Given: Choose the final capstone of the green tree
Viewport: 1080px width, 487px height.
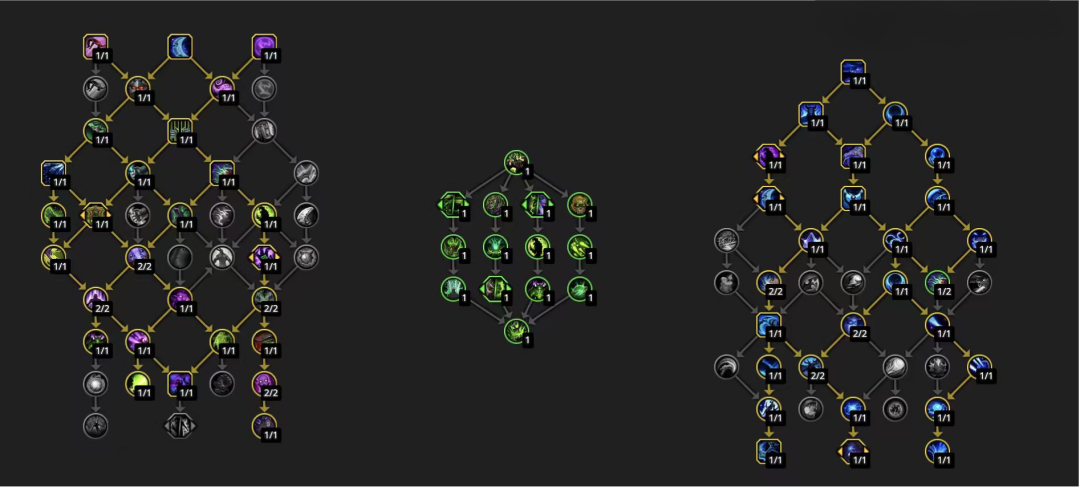Looking at the screenshot, I should (516, 332).
